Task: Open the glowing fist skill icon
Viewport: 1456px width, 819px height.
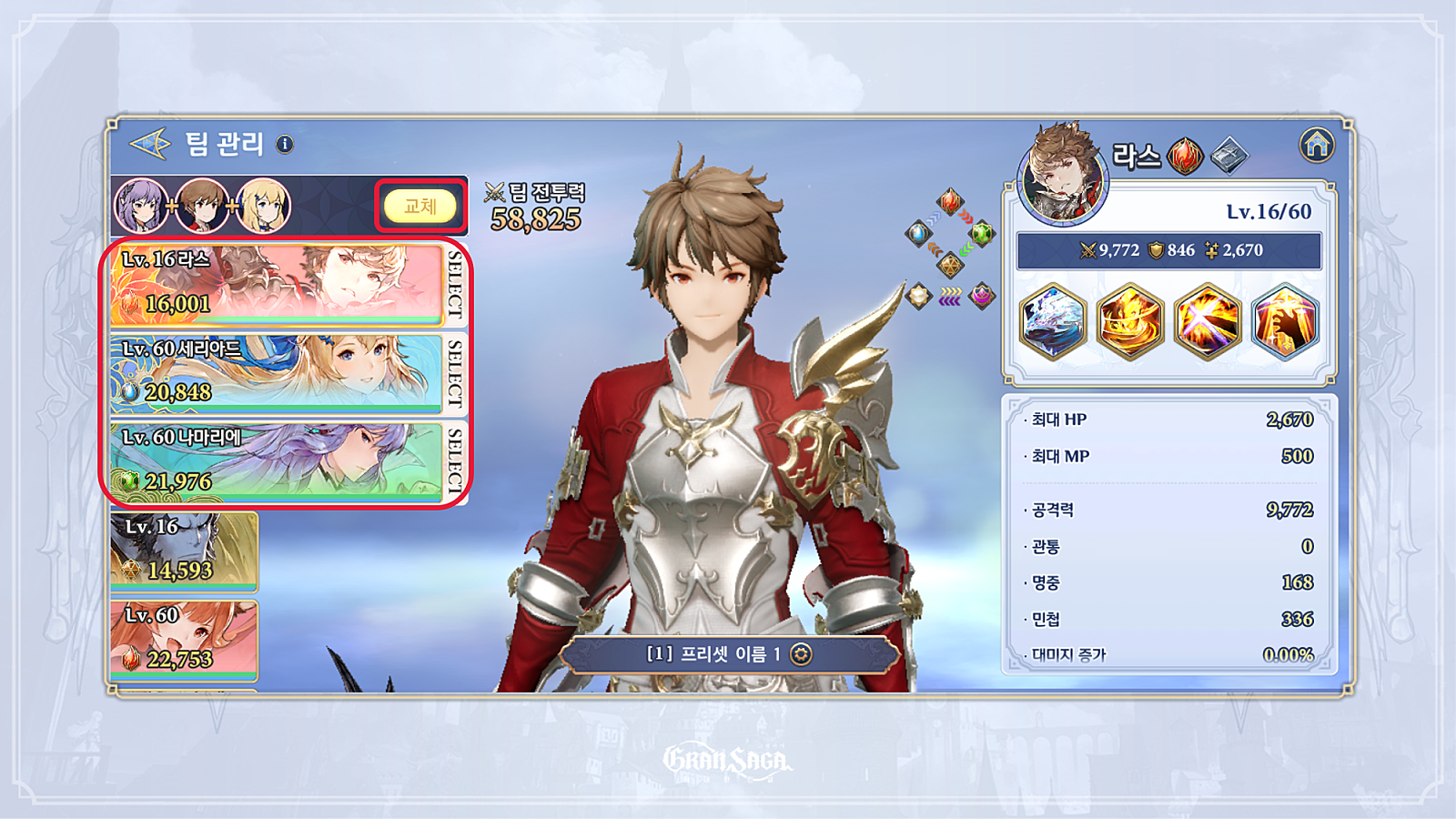Action: [1285, 322]
